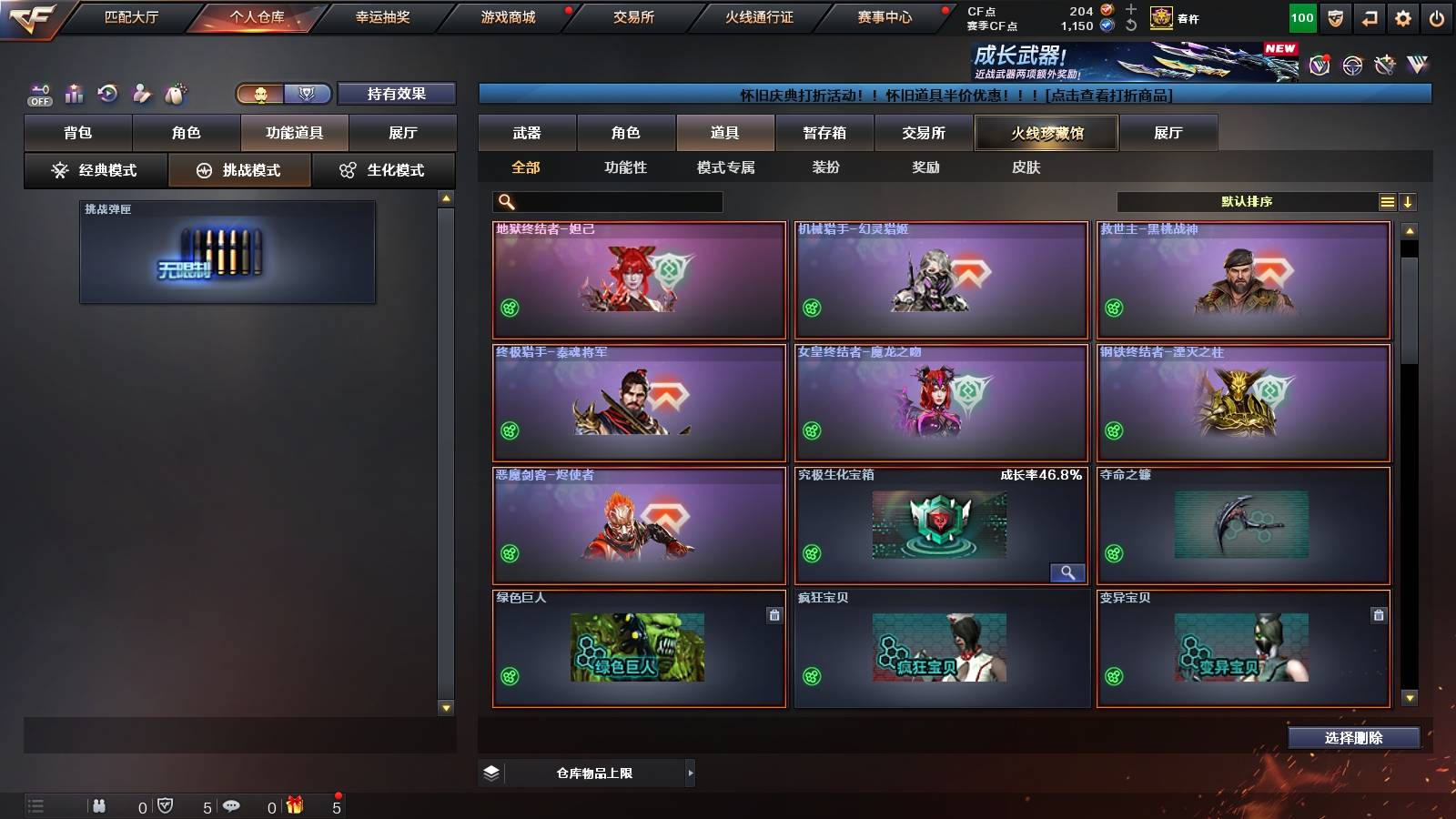Select the 疯狂宝贝 item thumbnail
1456x819 pixels.
pos(941,650)
